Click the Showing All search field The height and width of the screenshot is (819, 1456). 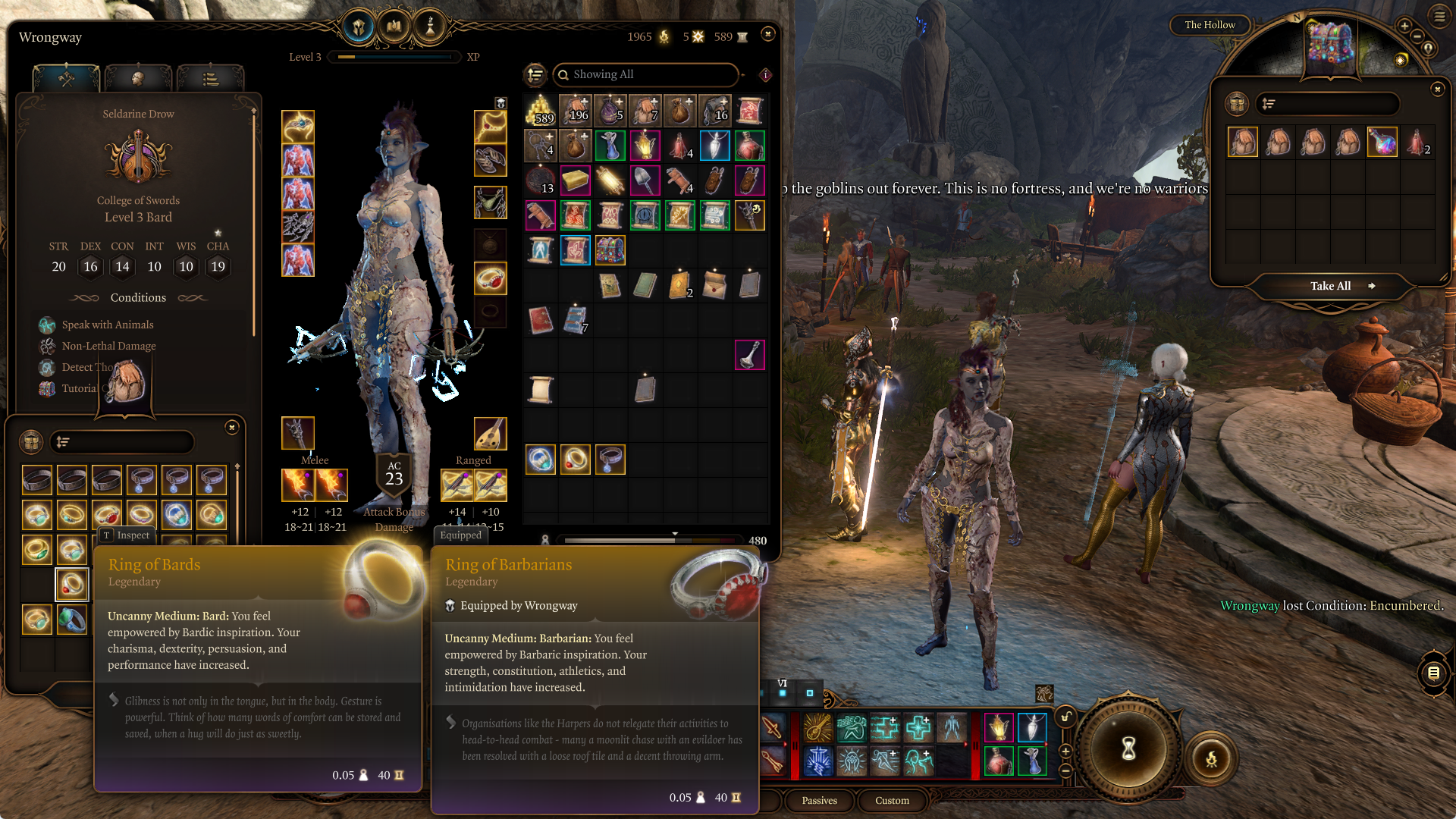click(645, 74)
